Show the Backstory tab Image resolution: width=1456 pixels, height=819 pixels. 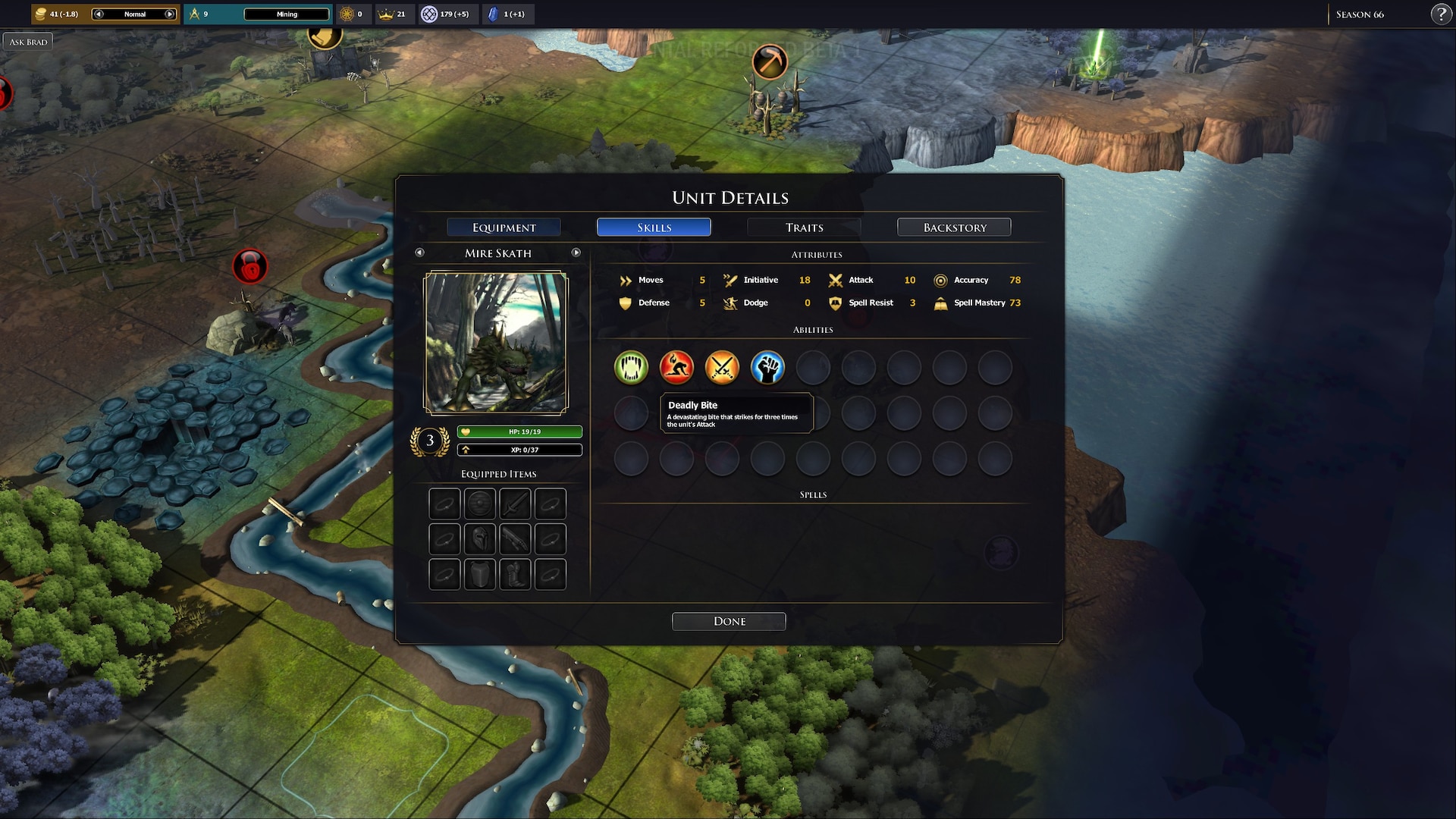954,227
